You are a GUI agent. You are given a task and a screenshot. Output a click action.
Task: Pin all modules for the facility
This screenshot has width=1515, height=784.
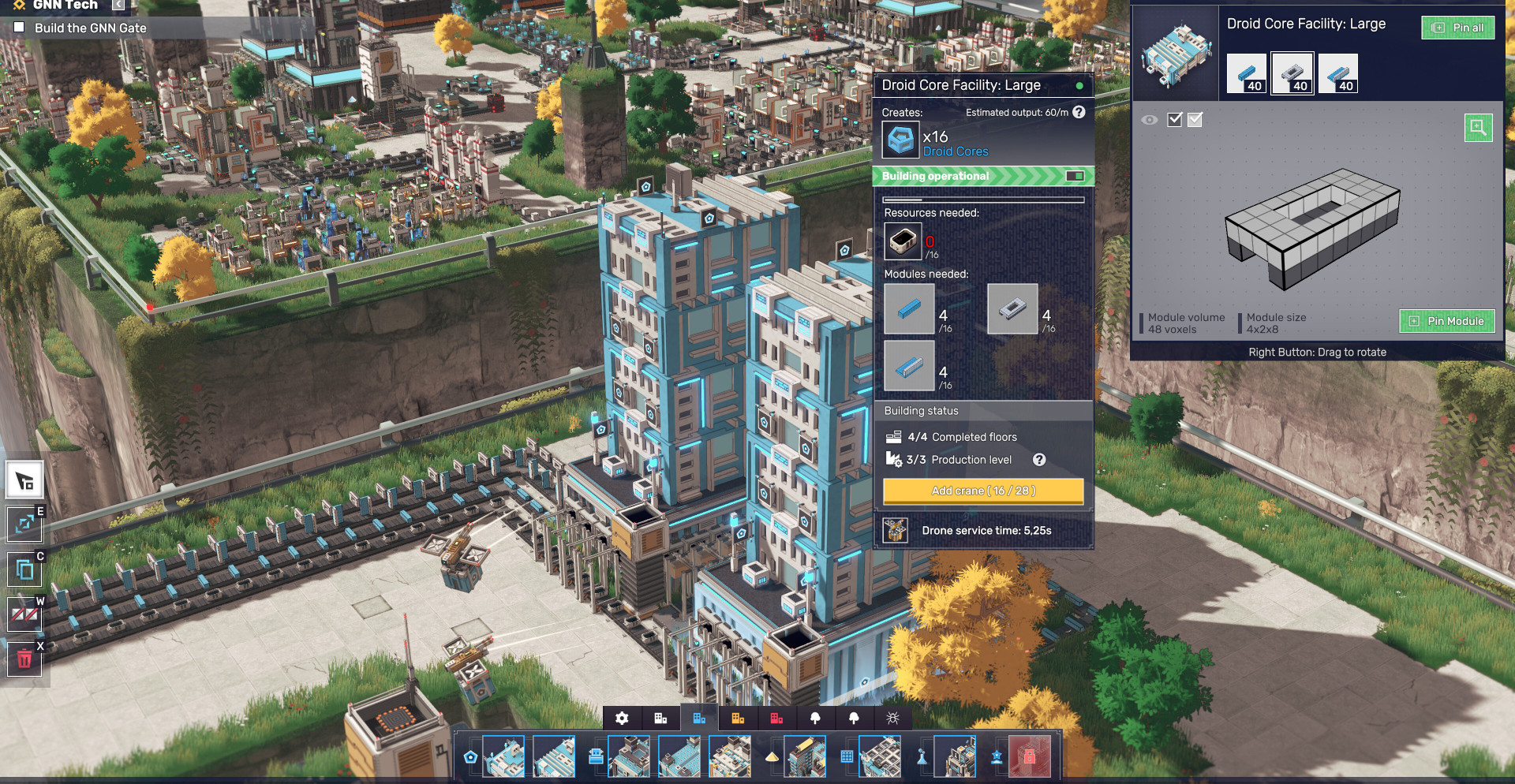pyautogui.click(x=1458, y=28)
